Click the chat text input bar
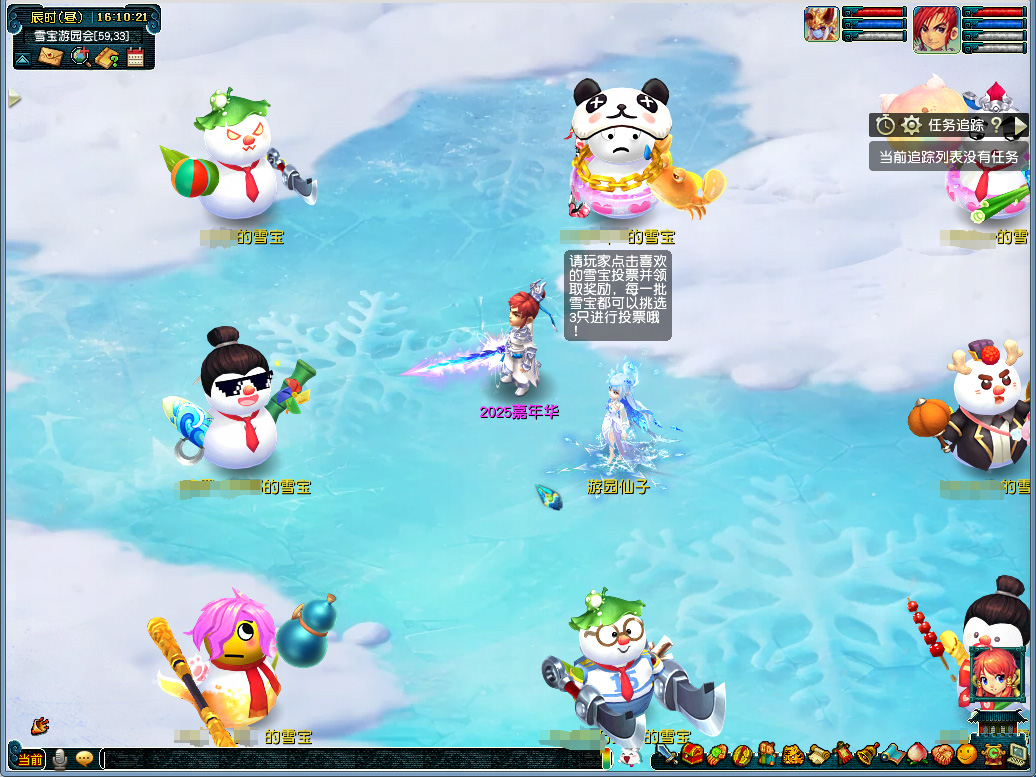 350,759
